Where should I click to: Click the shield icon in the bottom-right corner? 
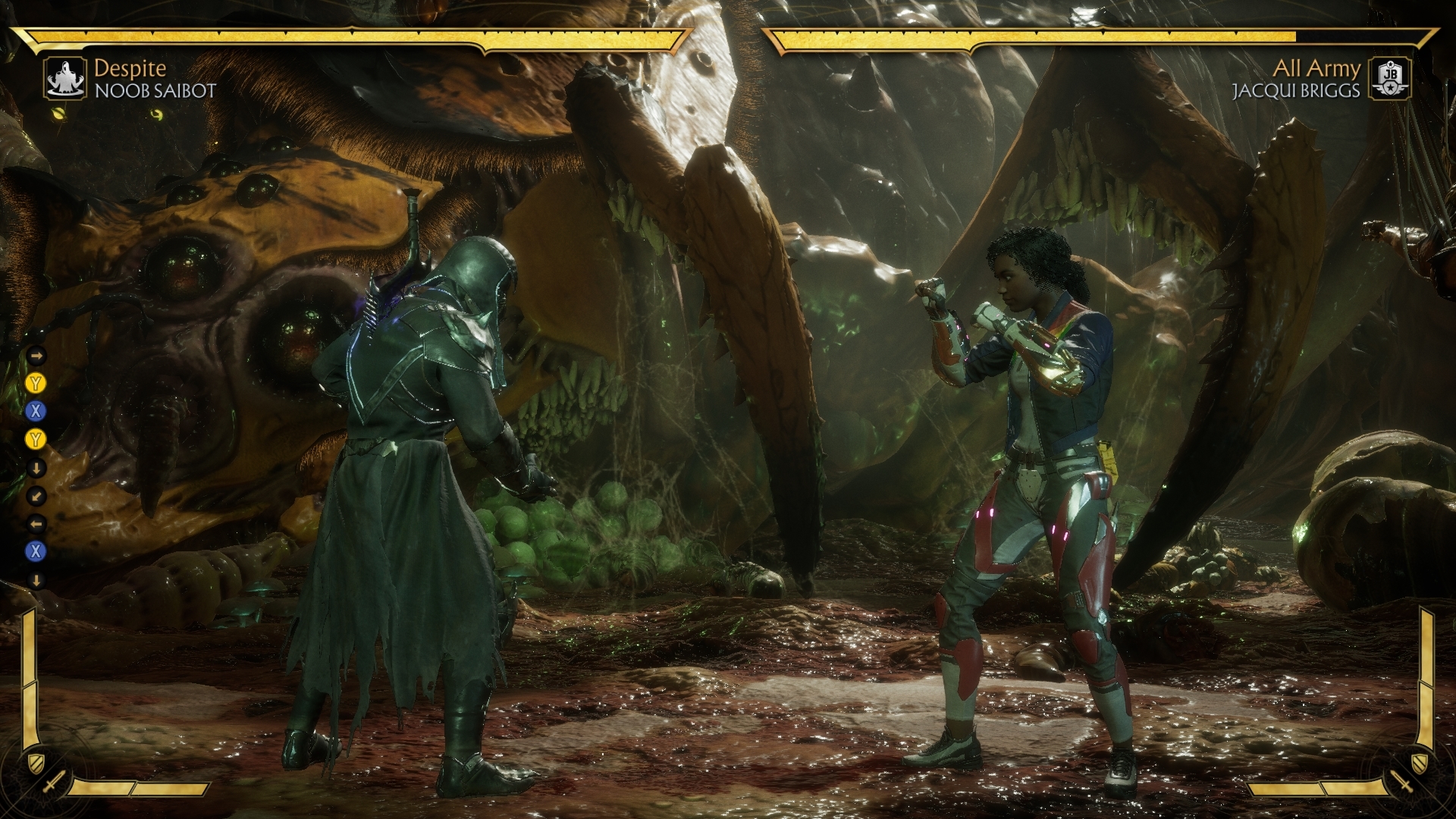[1420, 762]
